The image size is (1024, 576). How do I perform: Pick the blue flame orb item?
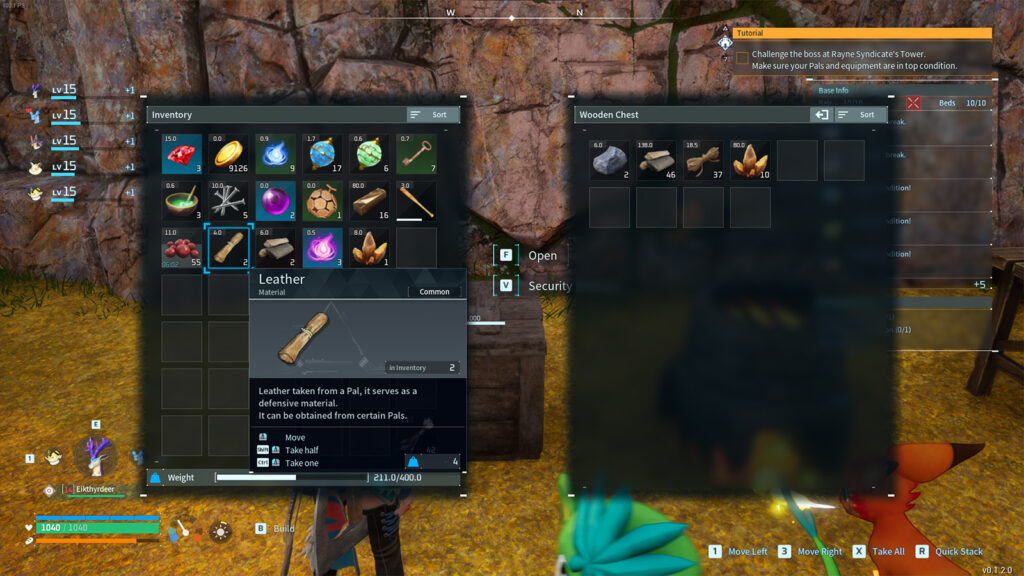click(x=275, y=155)
